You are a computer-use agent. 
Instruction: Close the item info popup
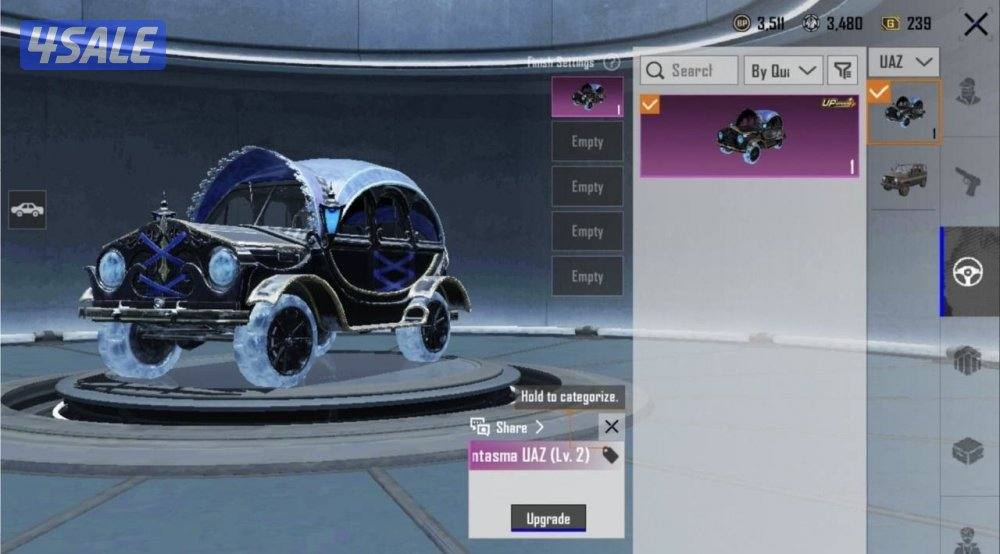pos(611,427)
